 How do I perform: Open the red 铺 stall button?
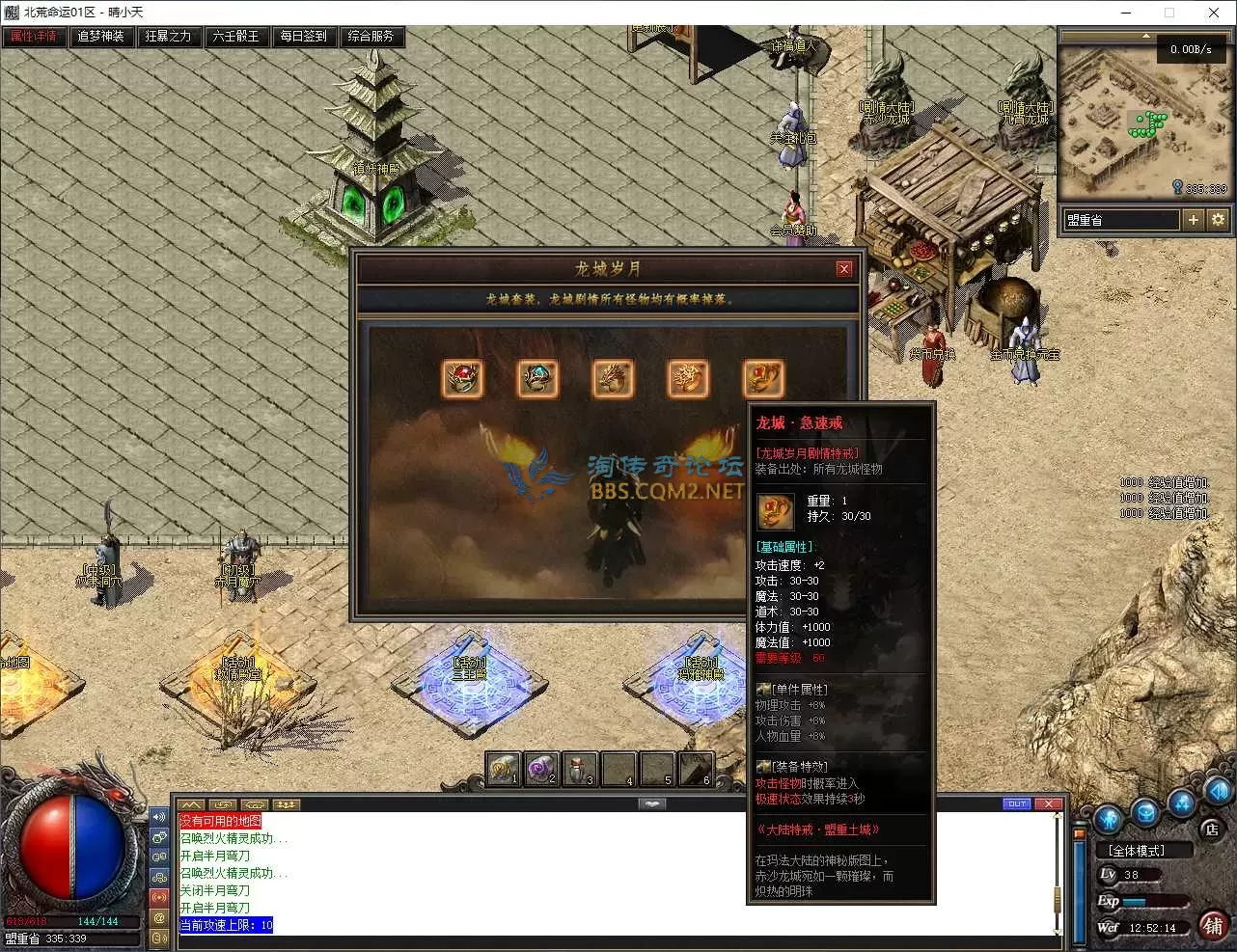(1213, 926)
